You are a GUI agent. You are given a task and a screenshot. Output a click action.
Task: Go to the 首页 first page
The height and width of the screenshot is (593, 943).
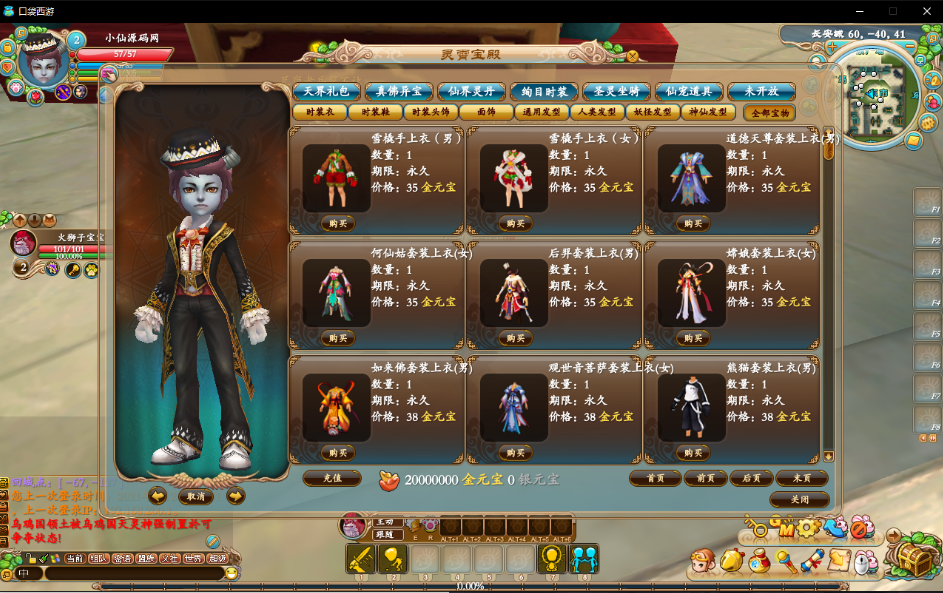pyautogui.click(x=655, y=478)
